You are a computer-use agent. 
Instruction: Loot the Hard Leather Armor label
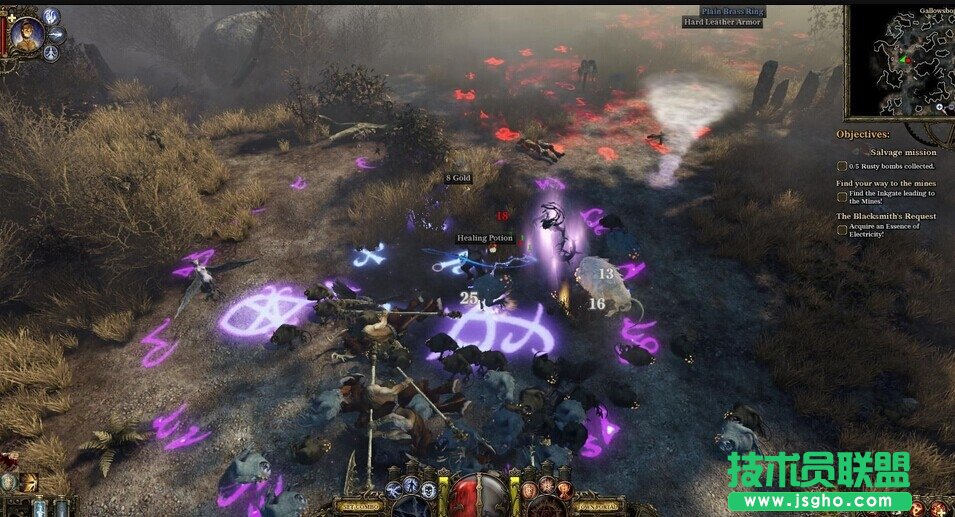pos(723,22)
